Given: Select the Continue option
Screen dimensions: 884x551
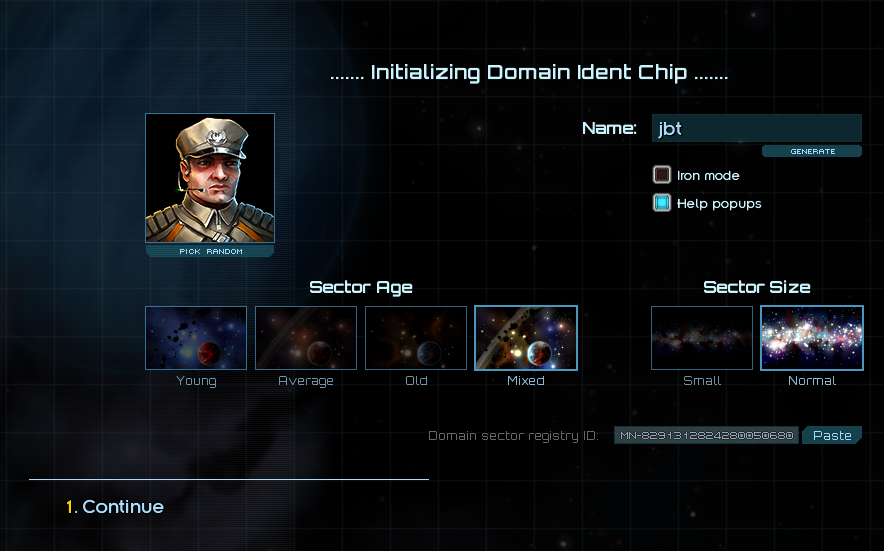Looking at the screenshot, I should tap(122, 507).
